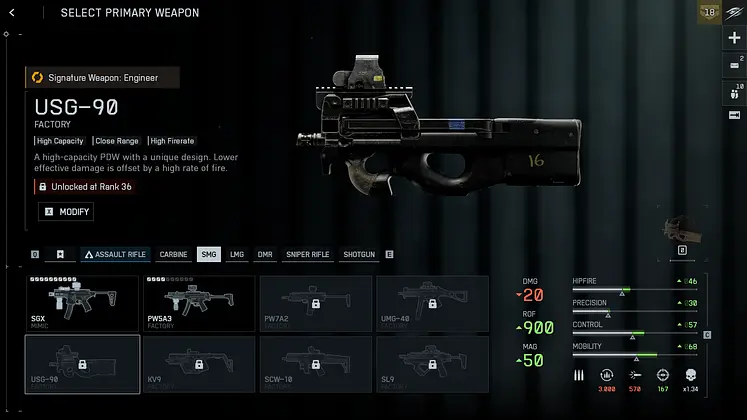Viewport: 747px width, 420px height.
Task: Open the LMG weapon category
Action: point(237,255)
